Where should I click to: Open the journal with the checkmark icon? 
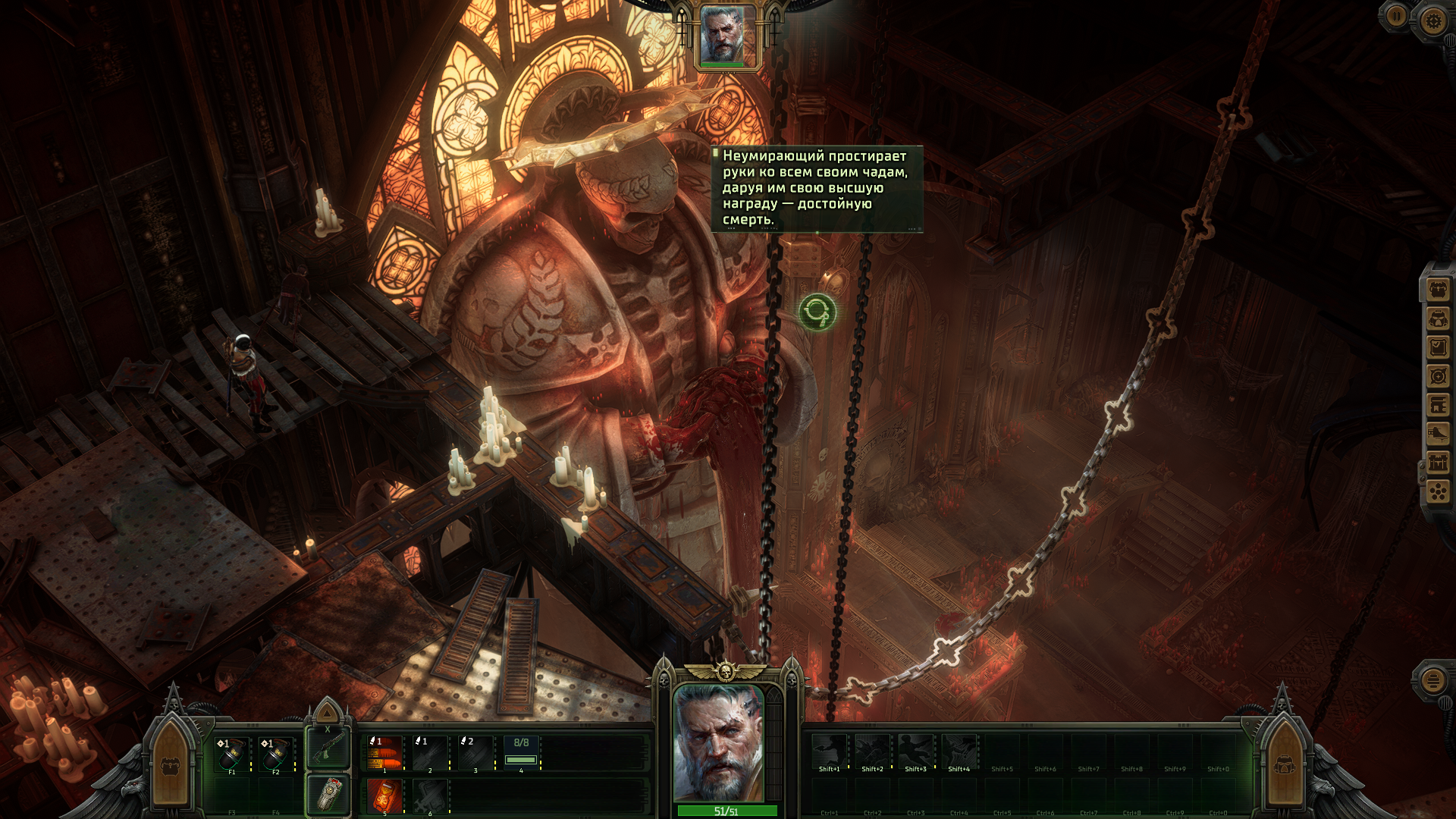[x=1439, y=347]
